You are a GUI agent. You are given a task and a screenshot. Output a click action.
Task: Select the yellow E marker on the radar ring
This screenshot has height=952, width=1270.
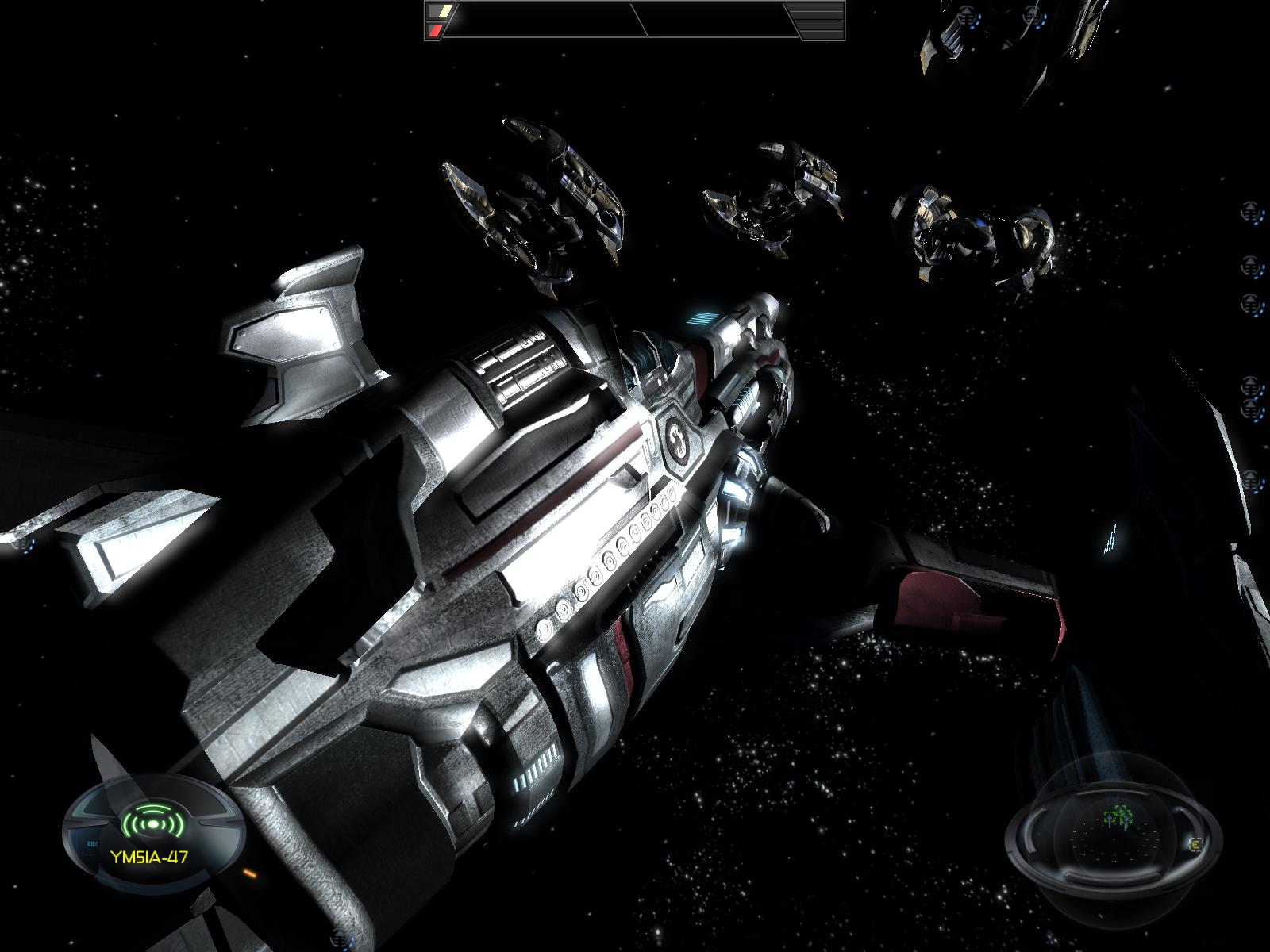click(x=1196, y=846)
